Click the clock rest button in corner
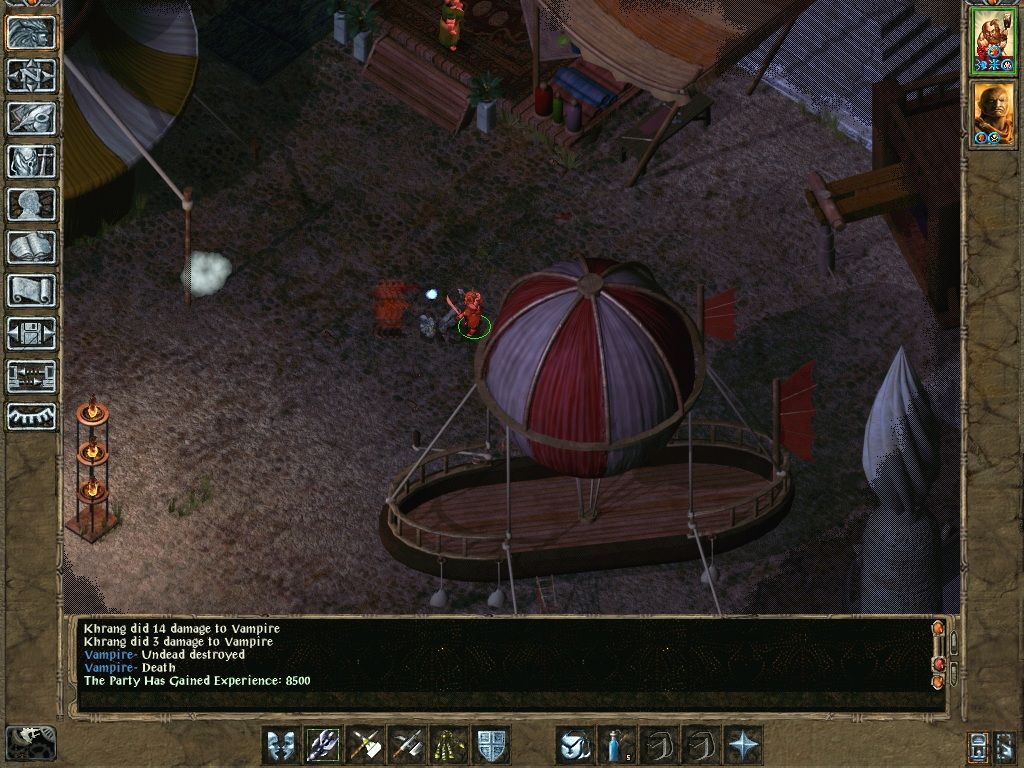Image resolution: width=1024 pixels, height=768 pixels. click(x=30, y=742)
